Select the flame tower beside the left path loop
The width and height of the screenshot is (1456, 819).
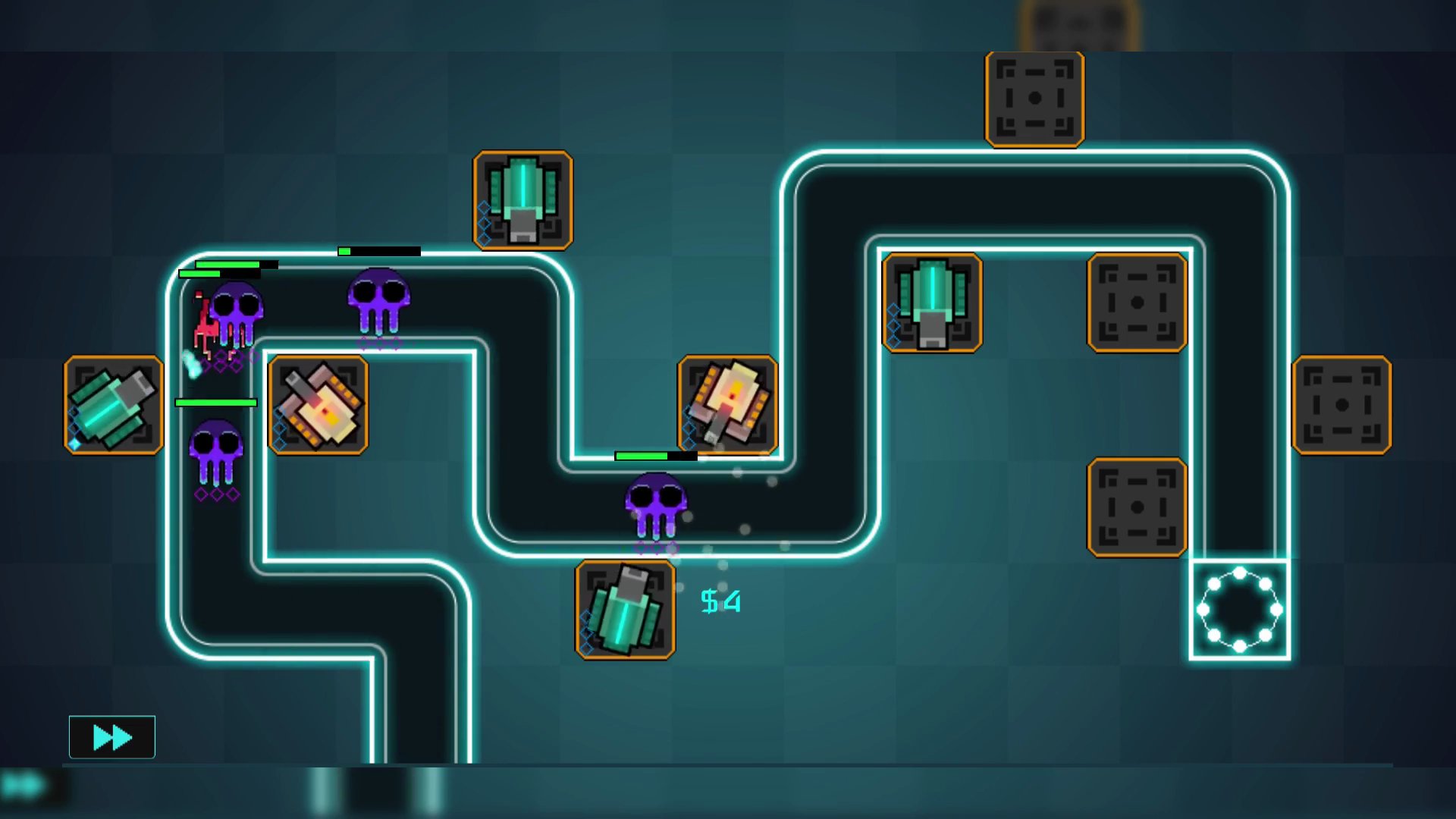(x=318, y=406)
